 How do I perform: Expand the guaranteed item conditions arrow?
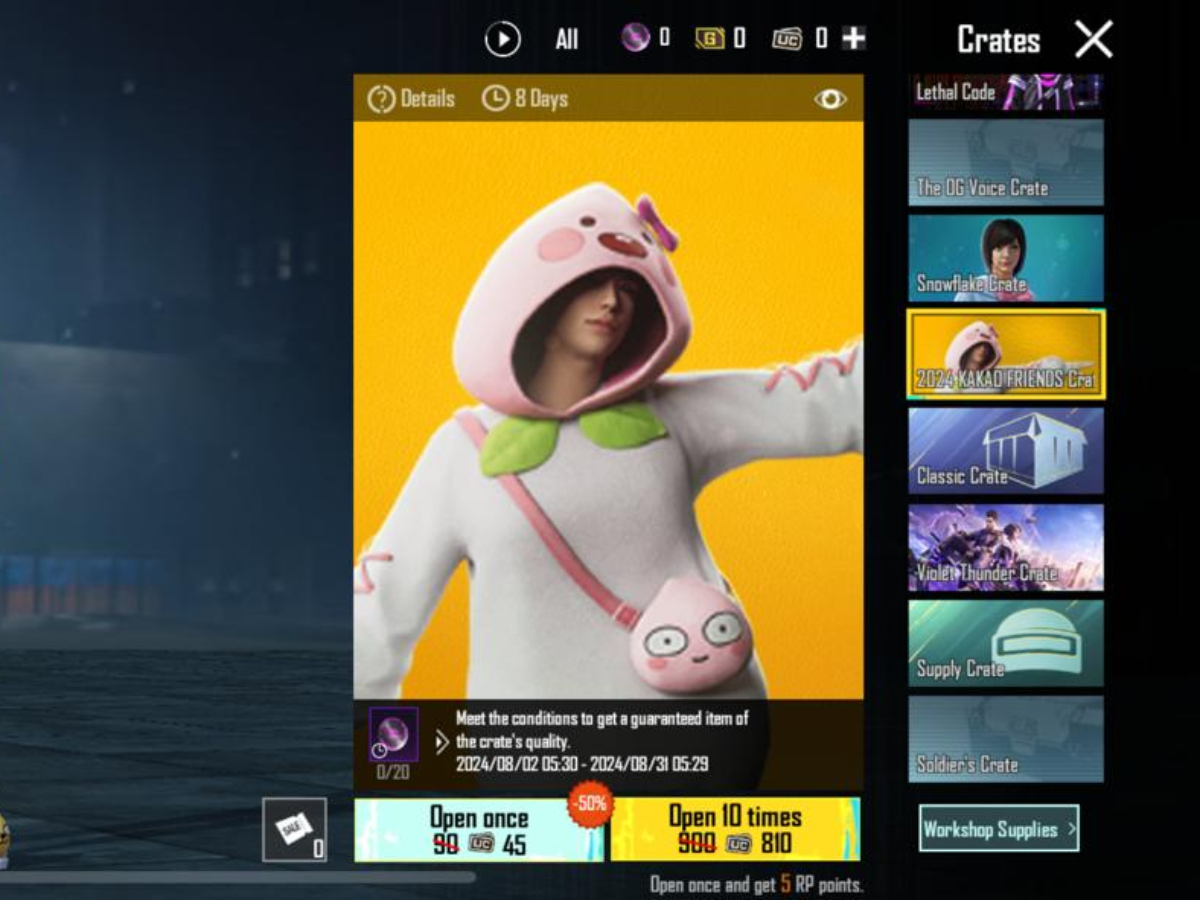tap(442, 742)
